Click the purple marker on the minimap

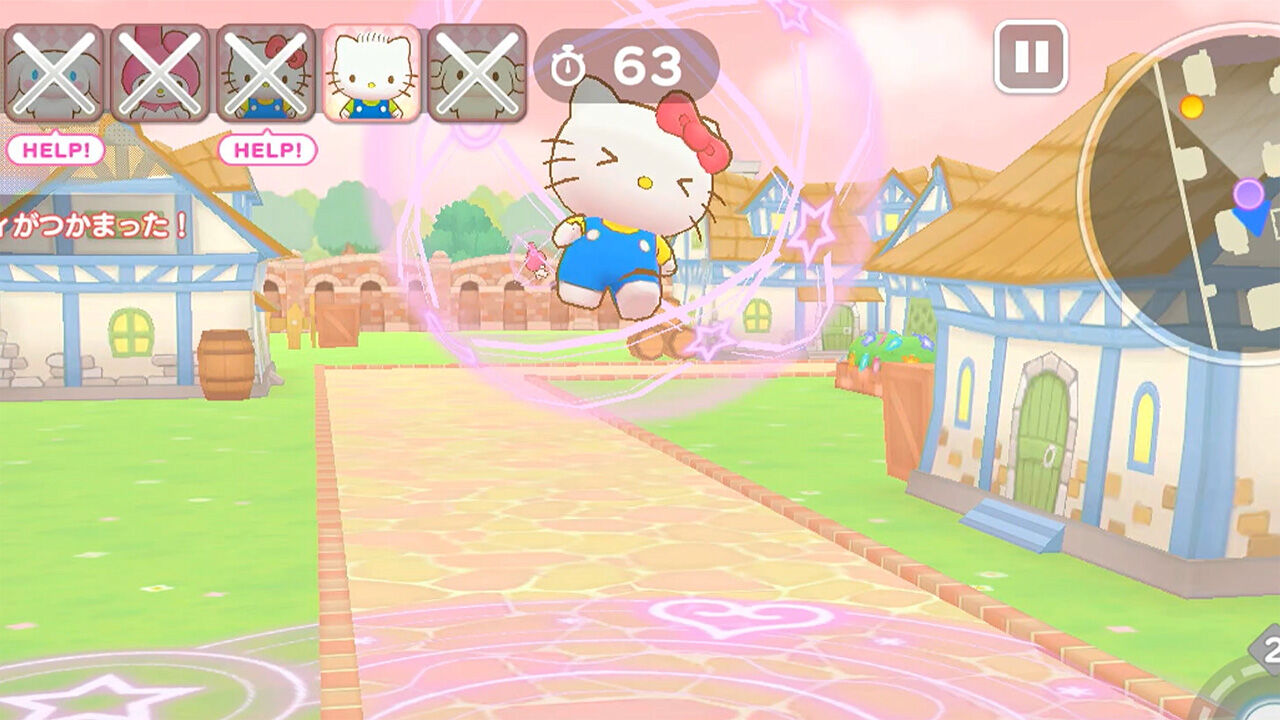(x=1249, y=193)
